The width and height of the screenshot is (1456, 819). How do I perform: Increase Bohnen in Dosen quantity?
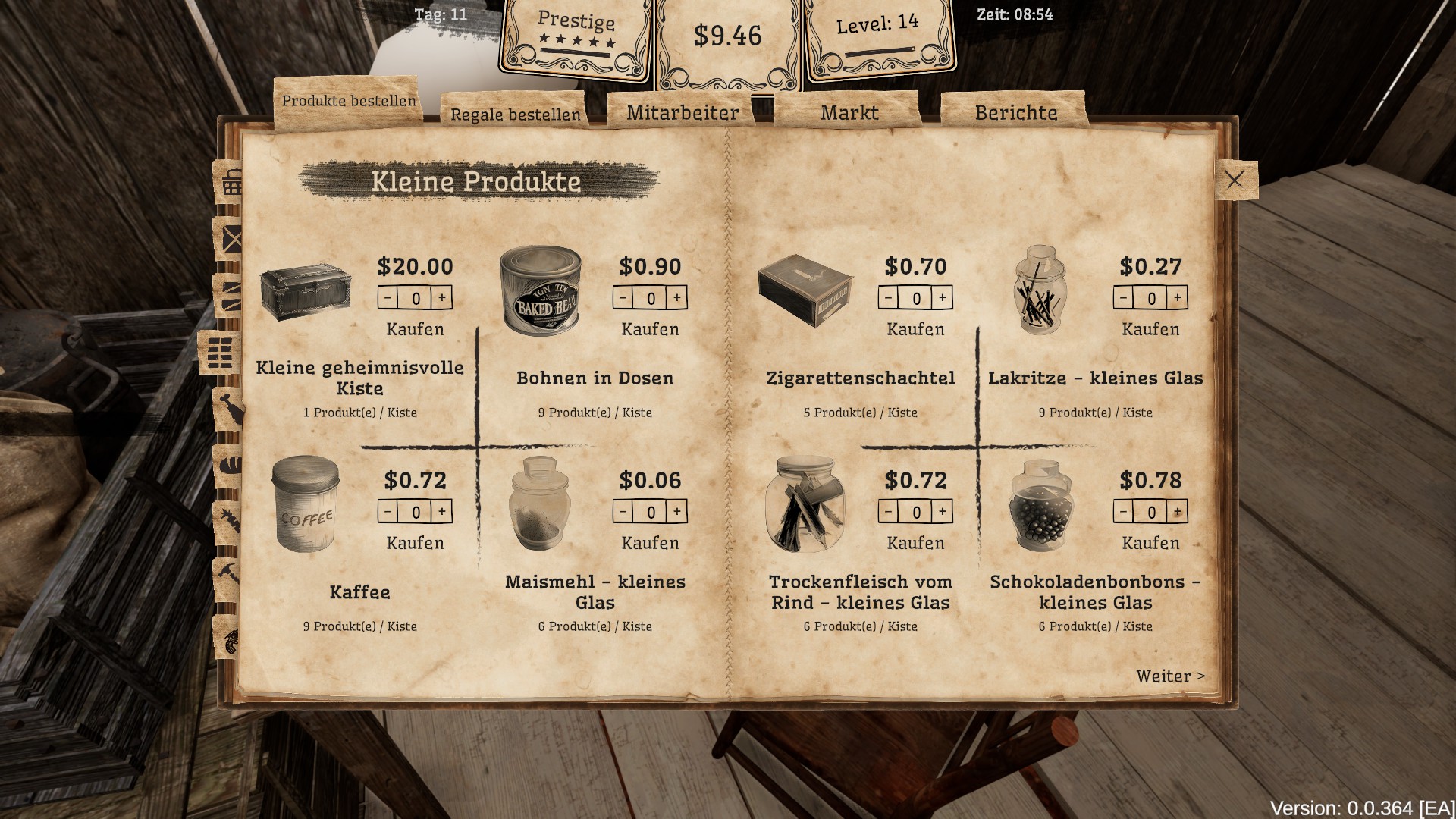point(676,298)
